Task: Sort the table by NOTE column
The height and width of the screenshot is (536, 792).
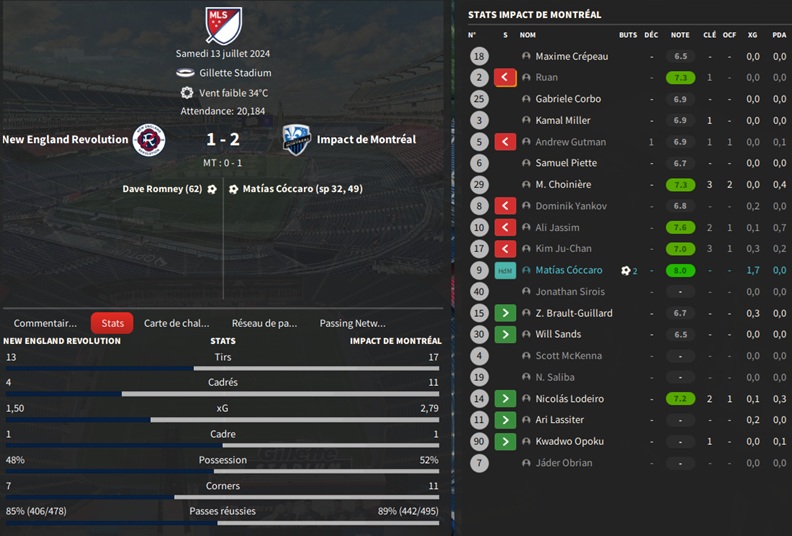Action: tap(680, 35)
